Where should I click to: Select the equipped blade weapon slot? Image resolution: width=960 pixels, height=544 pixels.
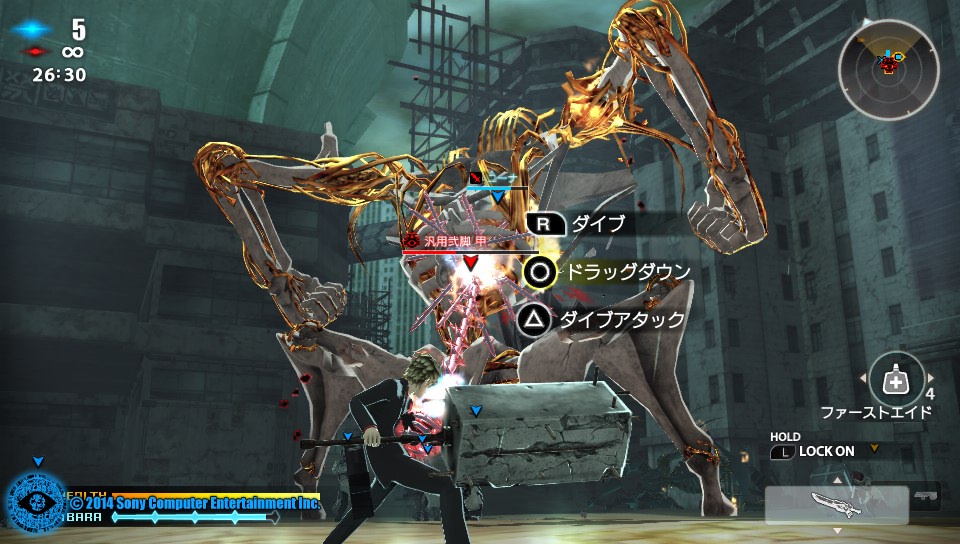(837, 504)
